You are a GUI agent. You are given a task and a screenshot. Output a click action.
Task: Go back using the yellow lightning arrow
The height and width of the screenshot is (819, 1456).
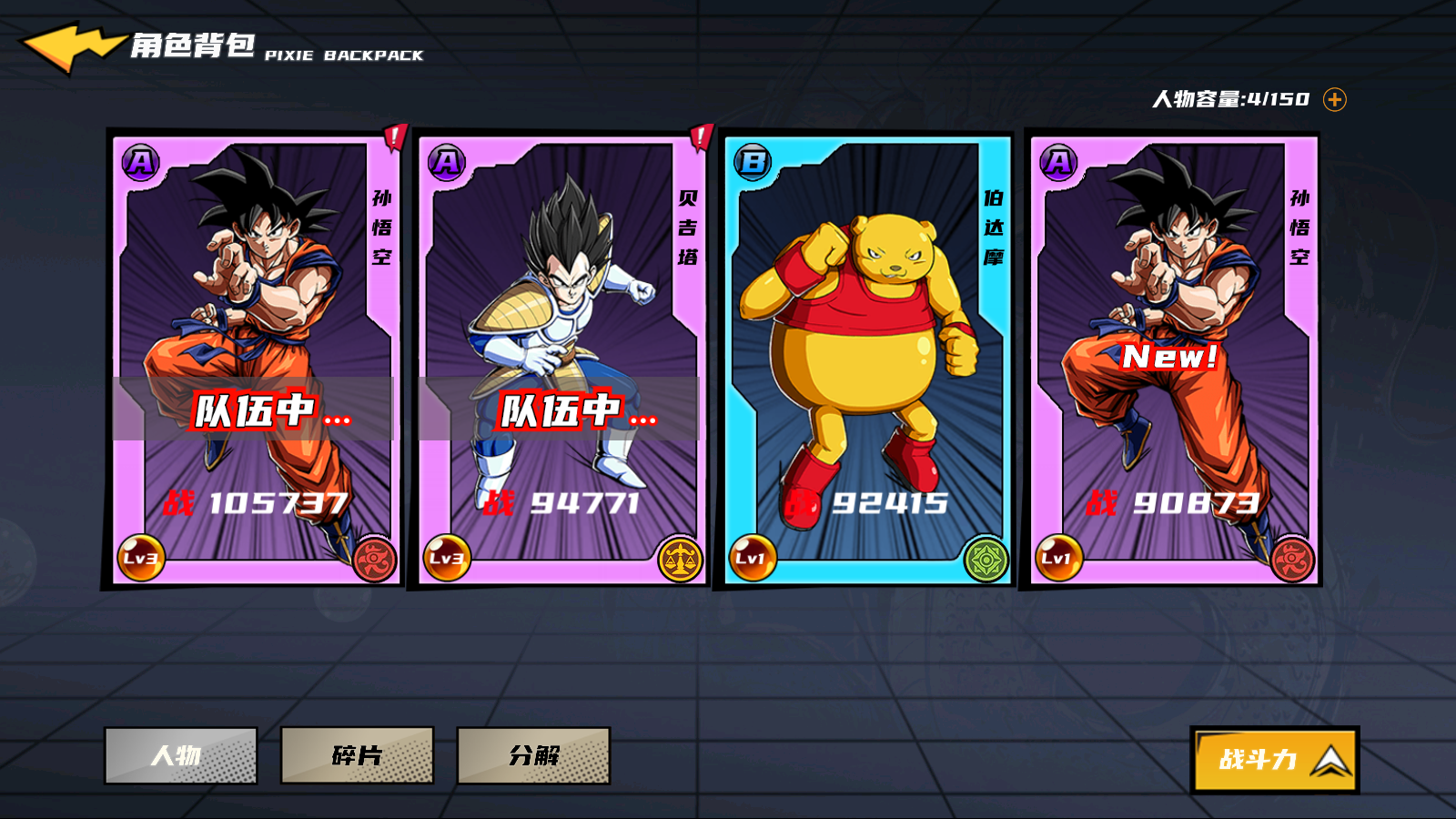71,47
